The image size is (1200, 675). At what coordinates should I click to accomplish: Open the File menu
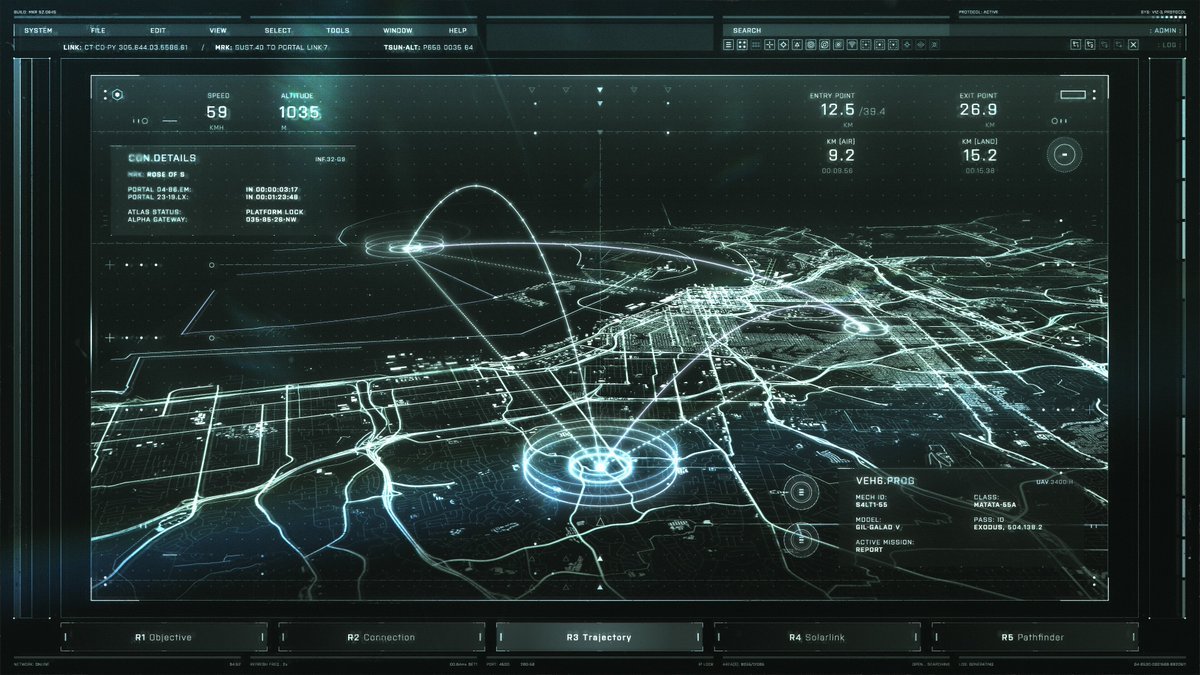(x=98, y=31)
